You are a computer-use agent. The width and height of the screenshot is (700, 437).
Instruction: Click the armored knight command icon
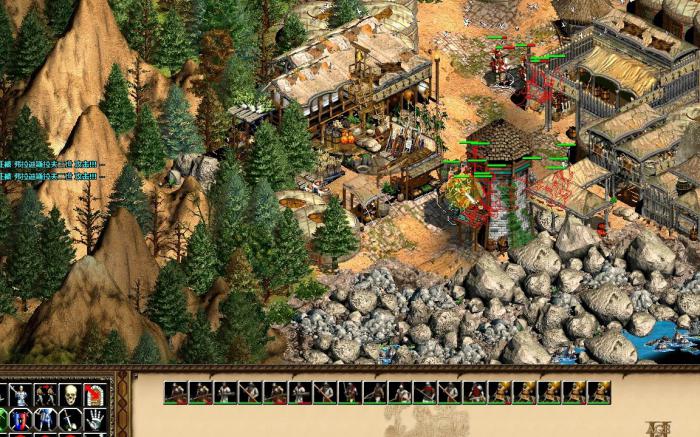(21, 394)
